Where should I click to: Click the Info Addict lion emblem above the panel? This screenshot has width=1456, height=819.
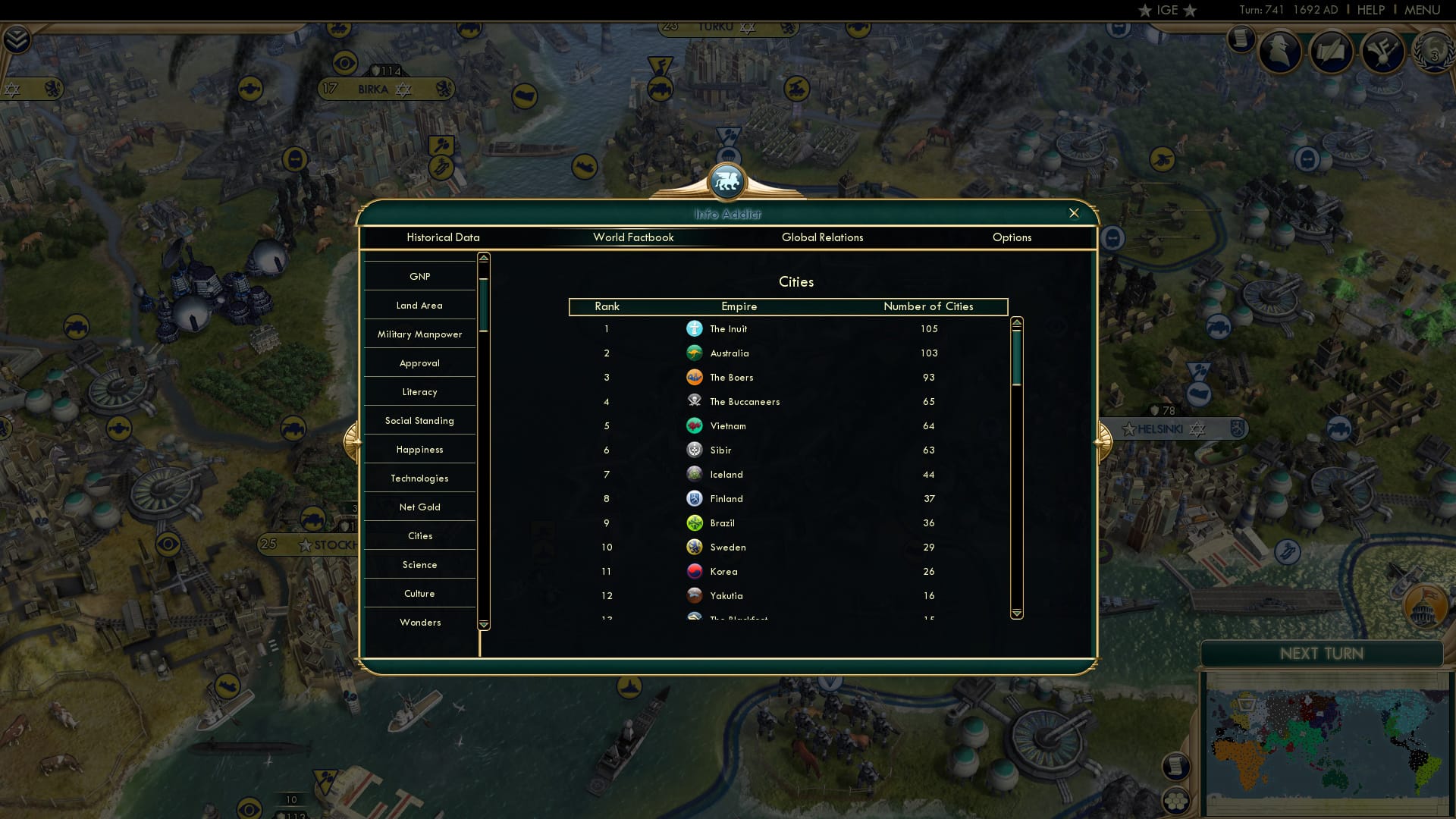[728, 182]
